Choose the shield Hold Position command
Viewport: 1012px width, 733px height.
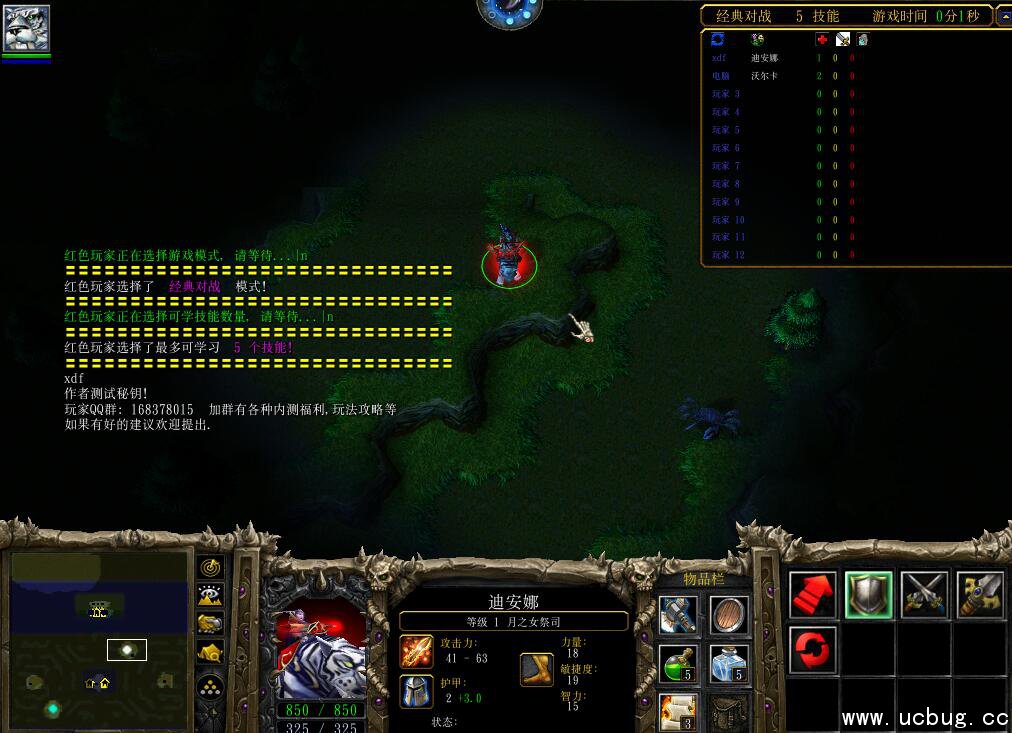click(x=868, y=594)
